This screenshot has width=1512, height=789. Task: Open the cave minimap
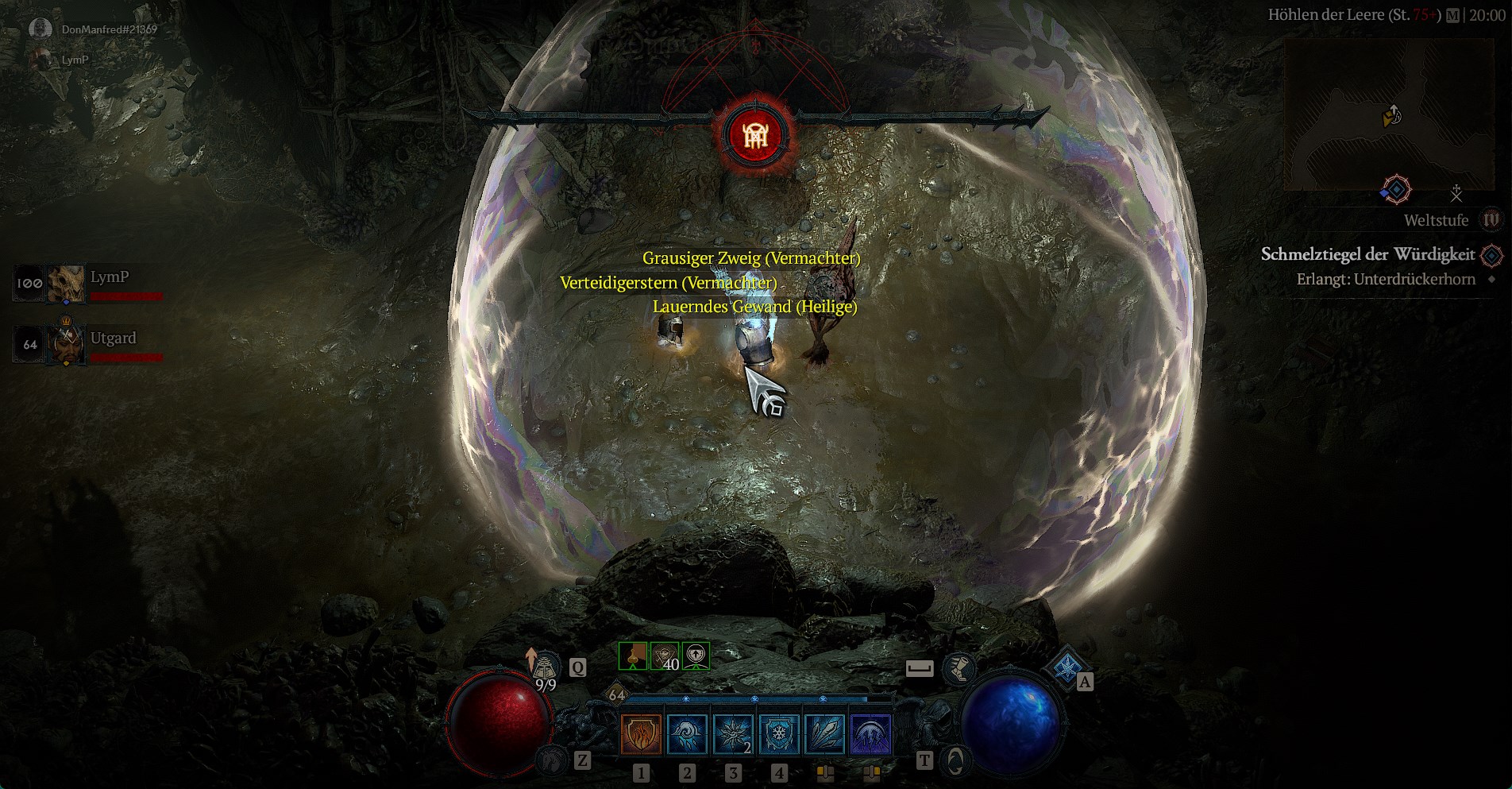coord(1389,116)
